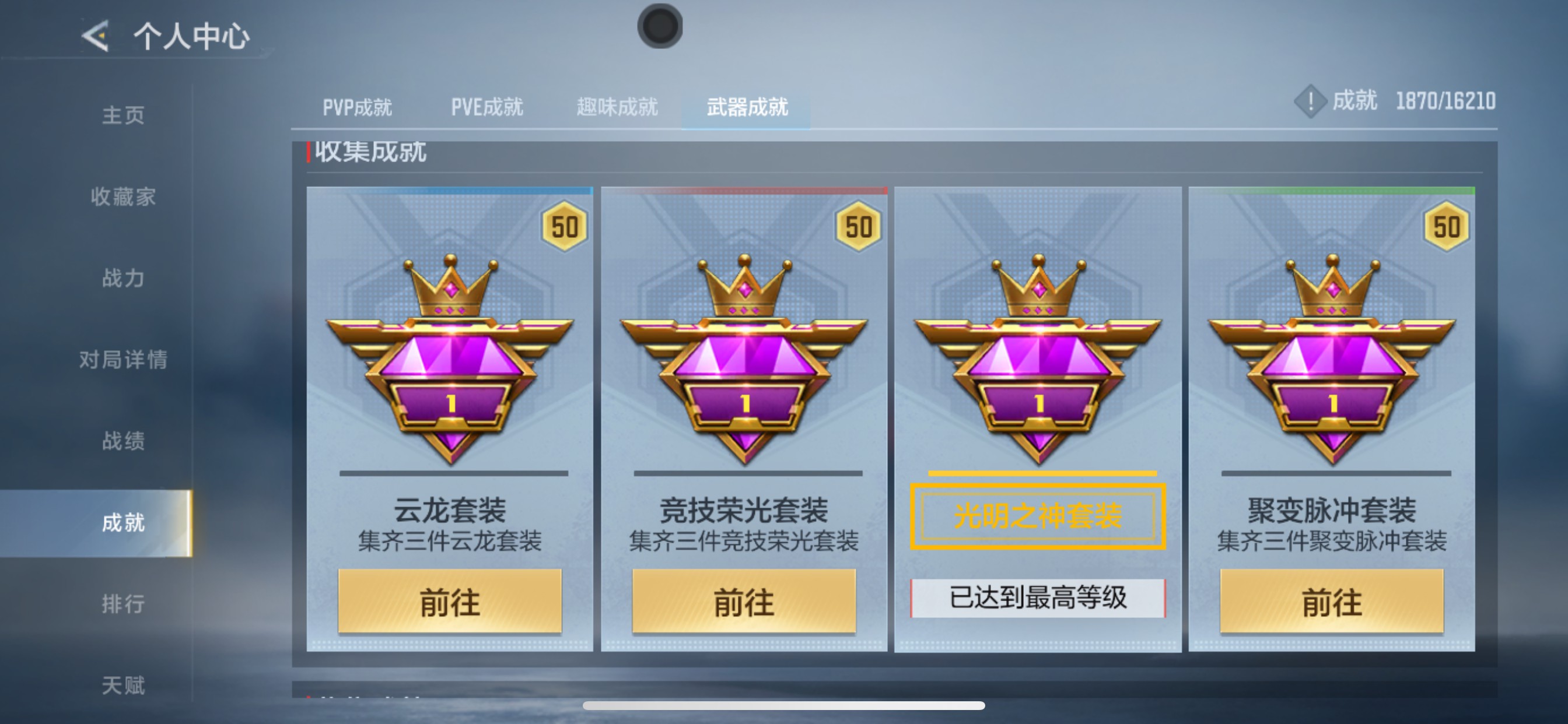
Task: Switch to the PVE成就 tab
Action: (x=487, y=107)
